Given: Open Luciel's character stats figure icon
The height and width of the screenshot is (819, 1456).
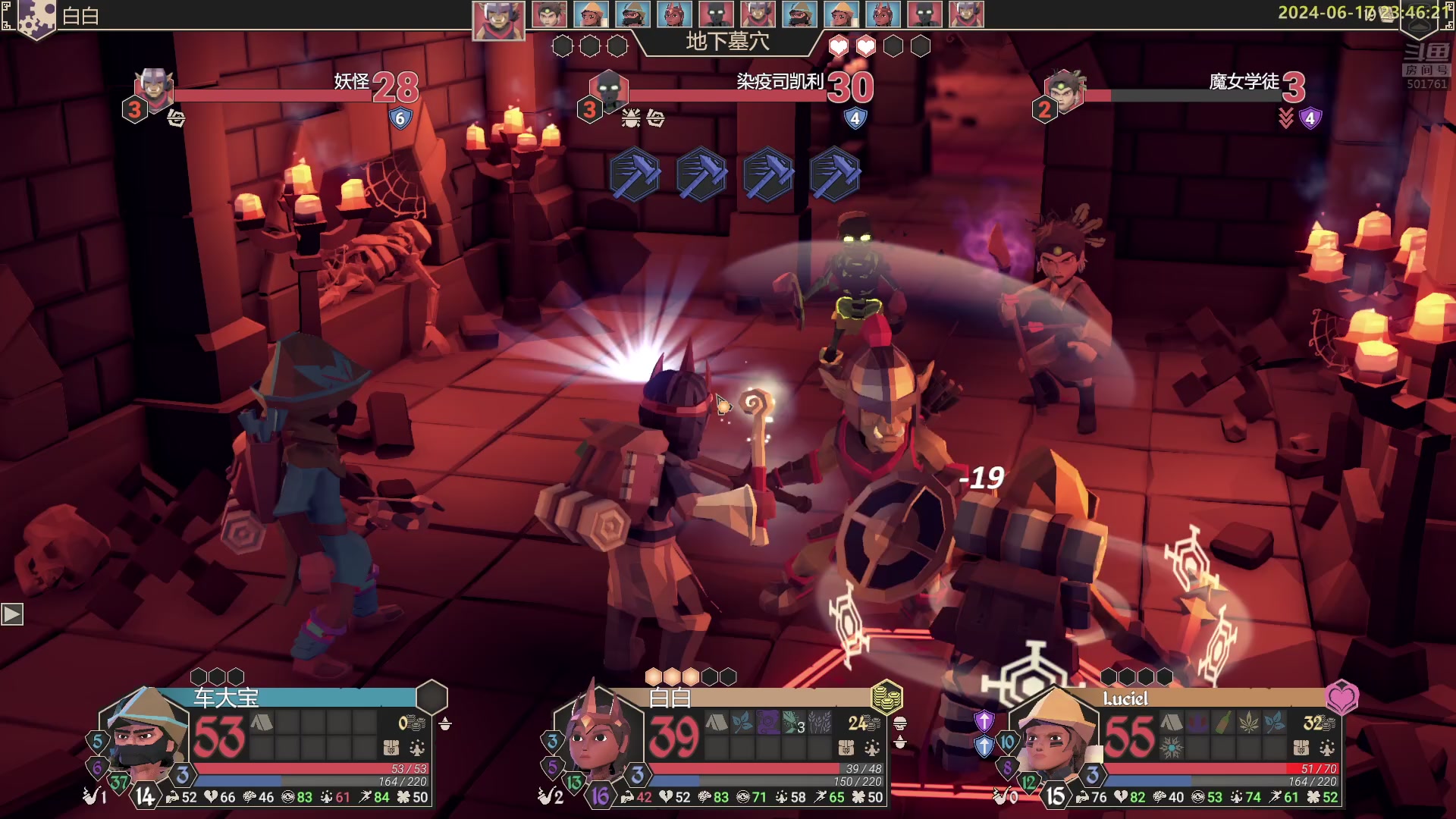Looking at the screenshot, I should click(x=1327, y=748).
